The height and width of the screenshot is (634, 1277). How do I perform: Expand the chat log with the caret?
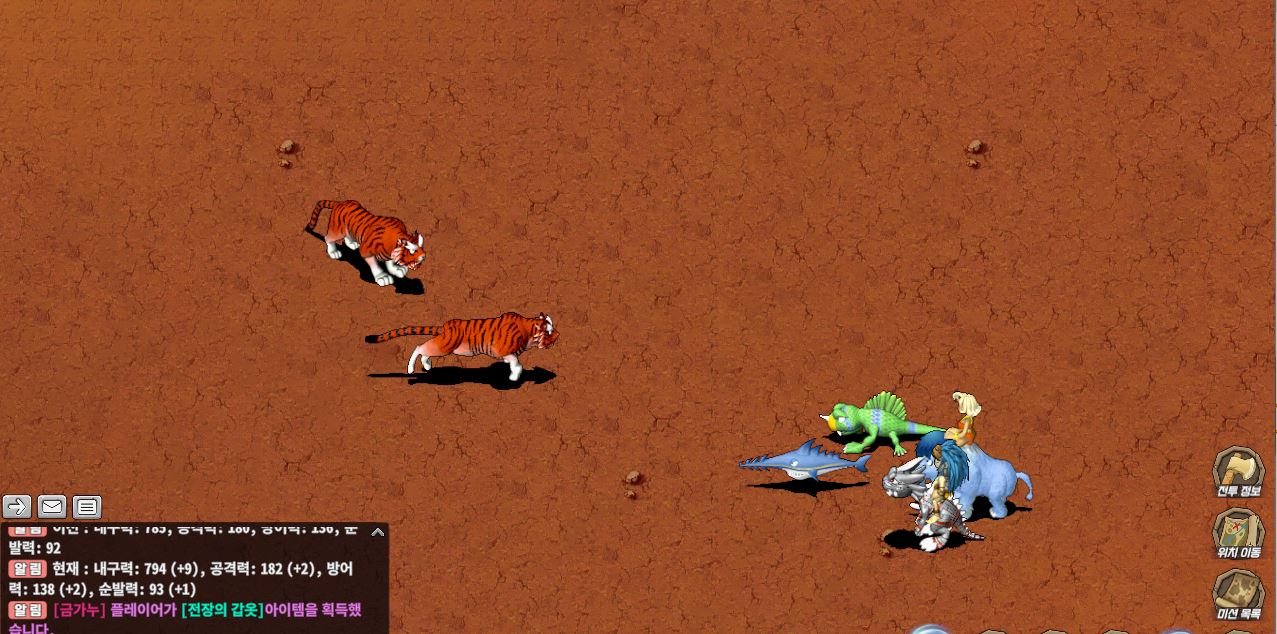pyautogui.click(x=377, y=532)
